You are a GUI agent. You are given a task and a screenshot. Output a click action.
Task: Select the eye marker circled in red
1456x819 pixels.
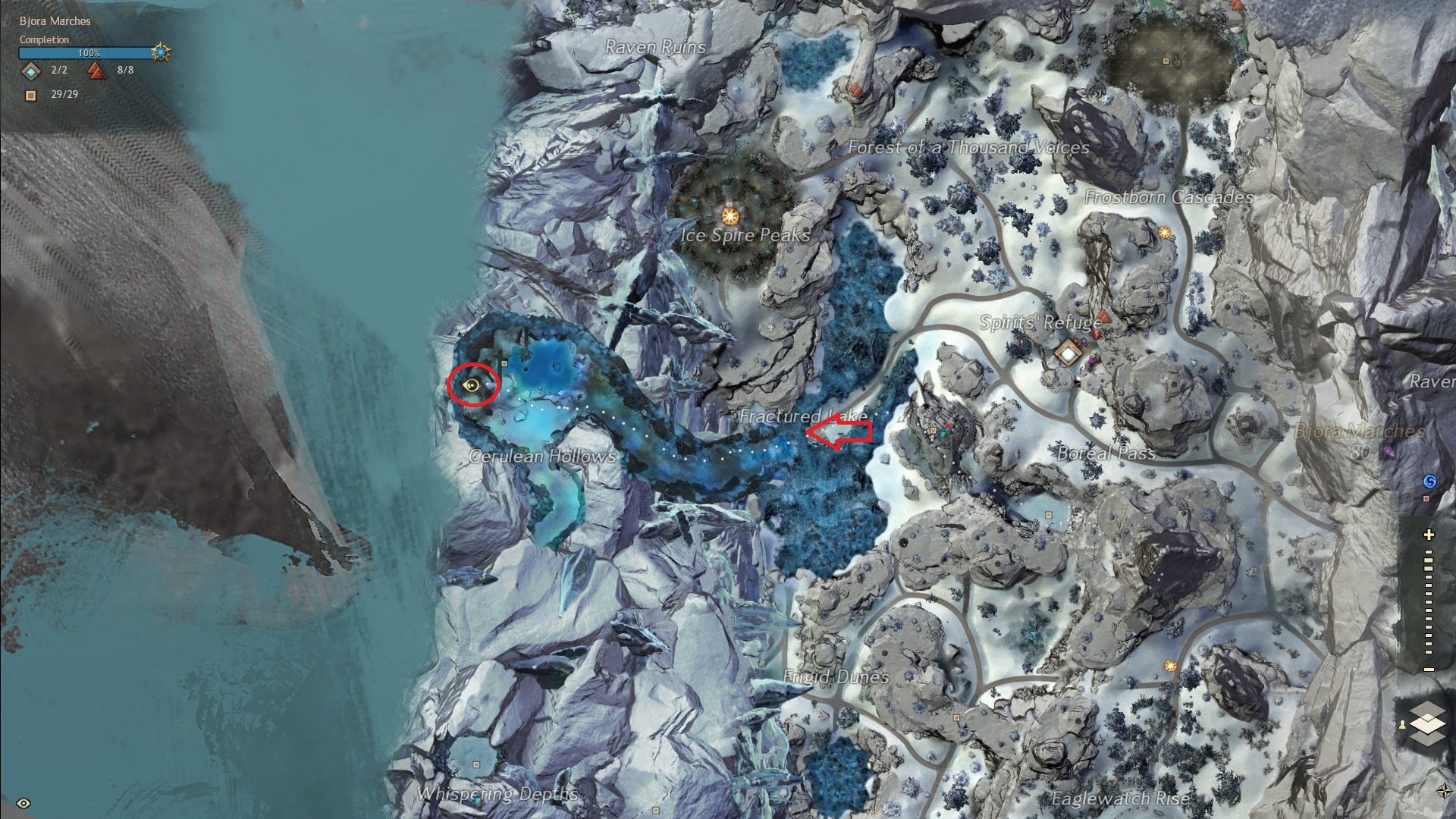[473, 385]
